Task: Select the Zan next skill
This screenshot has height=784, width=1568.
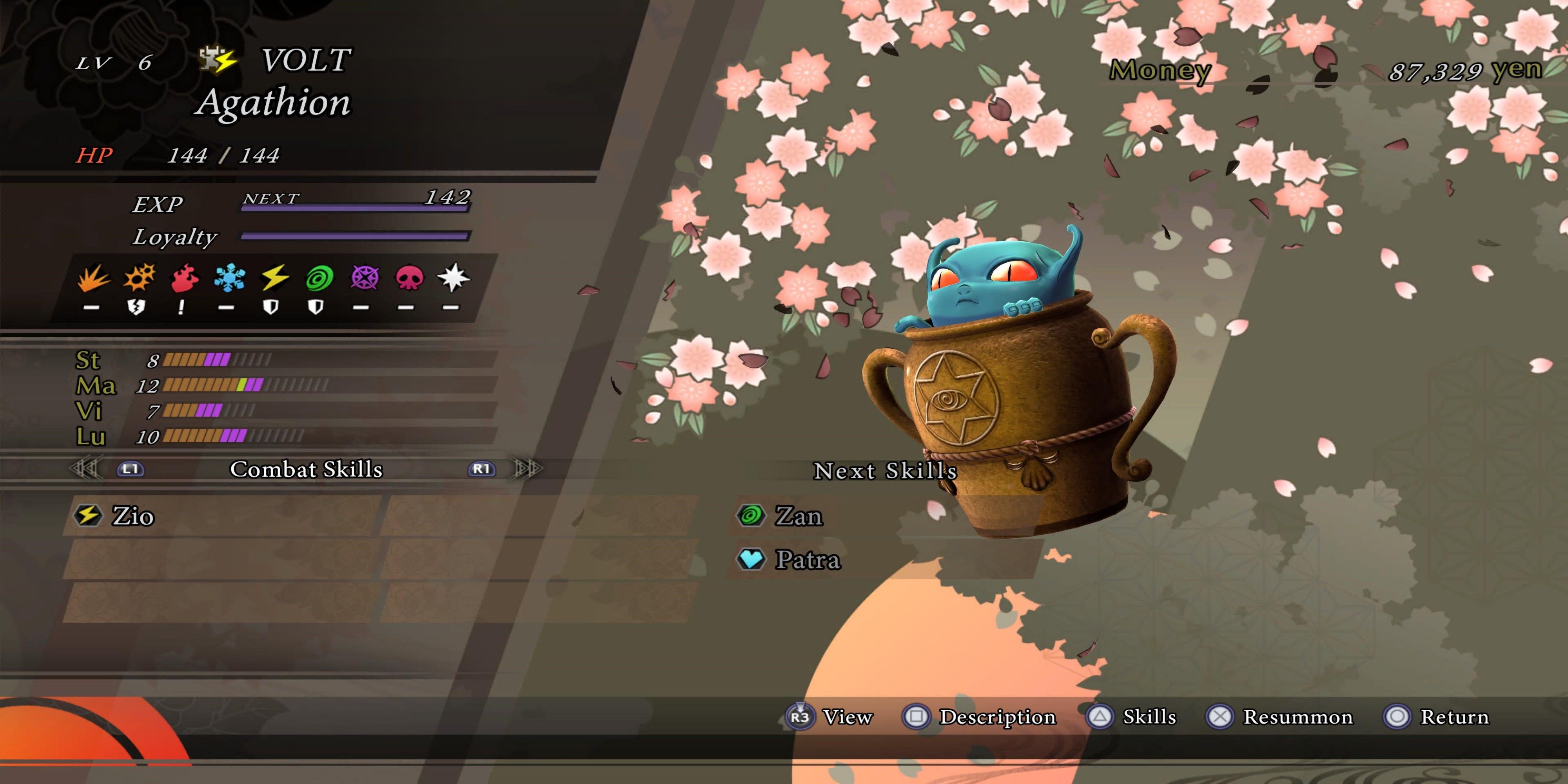Action: pos(798,516)
